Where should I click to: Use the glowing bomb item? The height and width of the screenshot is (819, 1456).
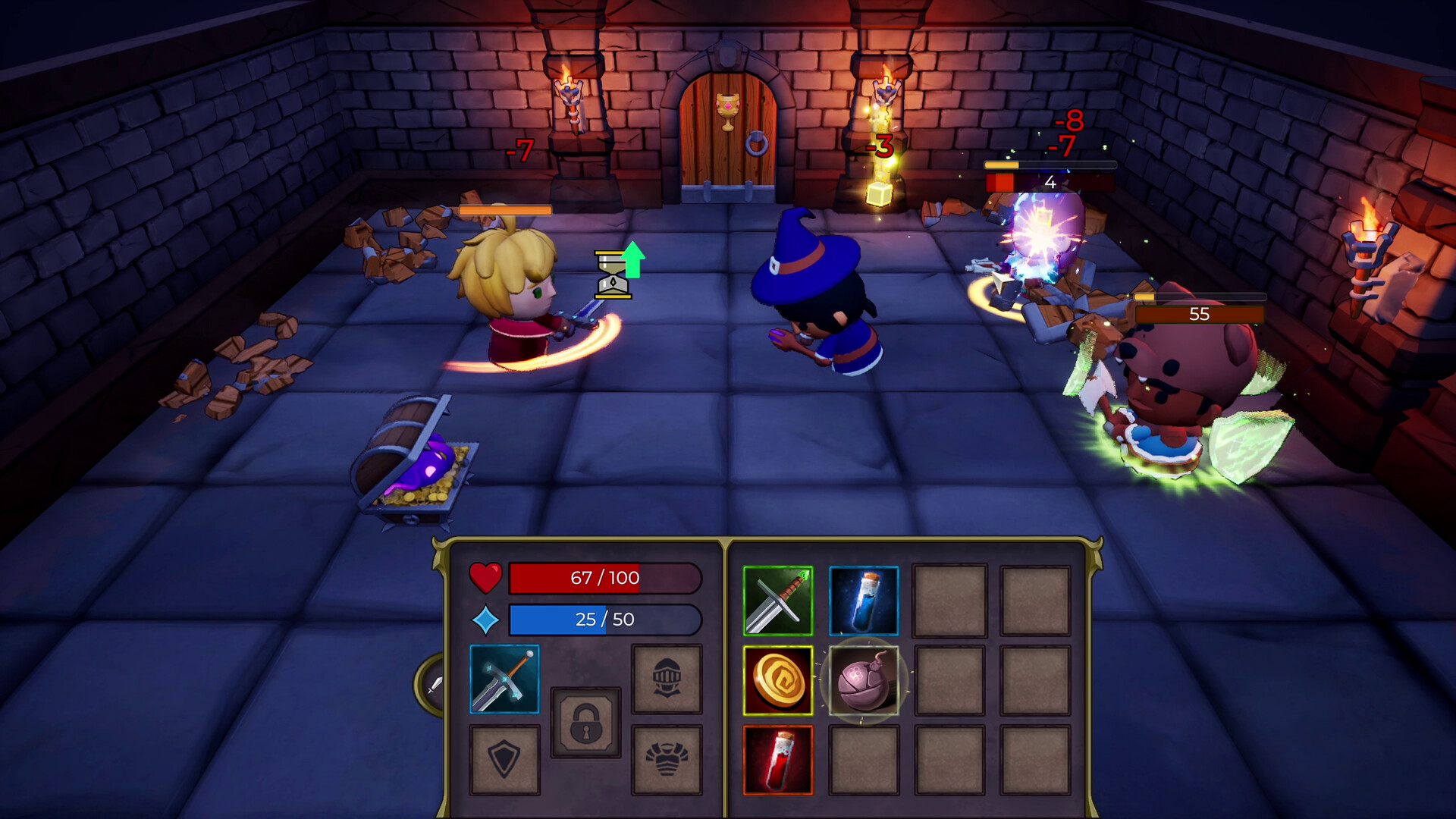pos(864,681)
